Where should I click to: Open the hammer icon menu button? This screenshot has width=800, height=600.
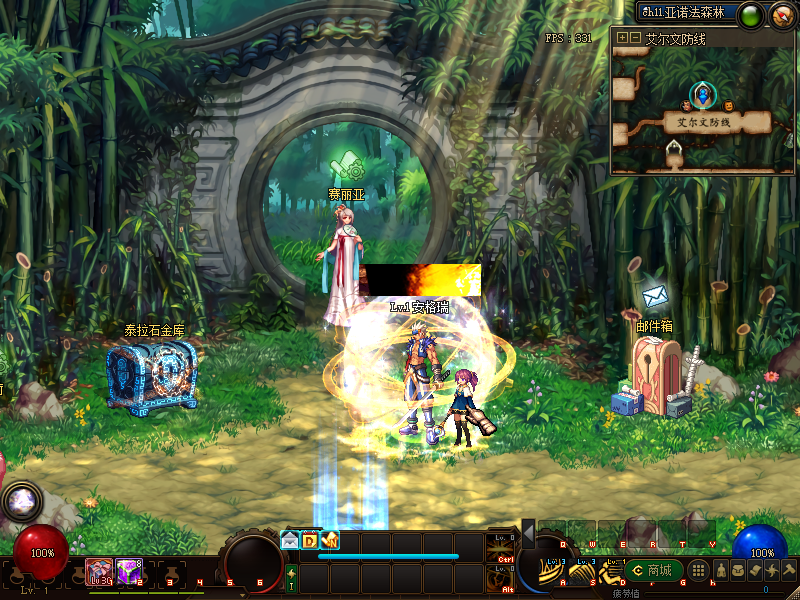click(x=788, y=570)
